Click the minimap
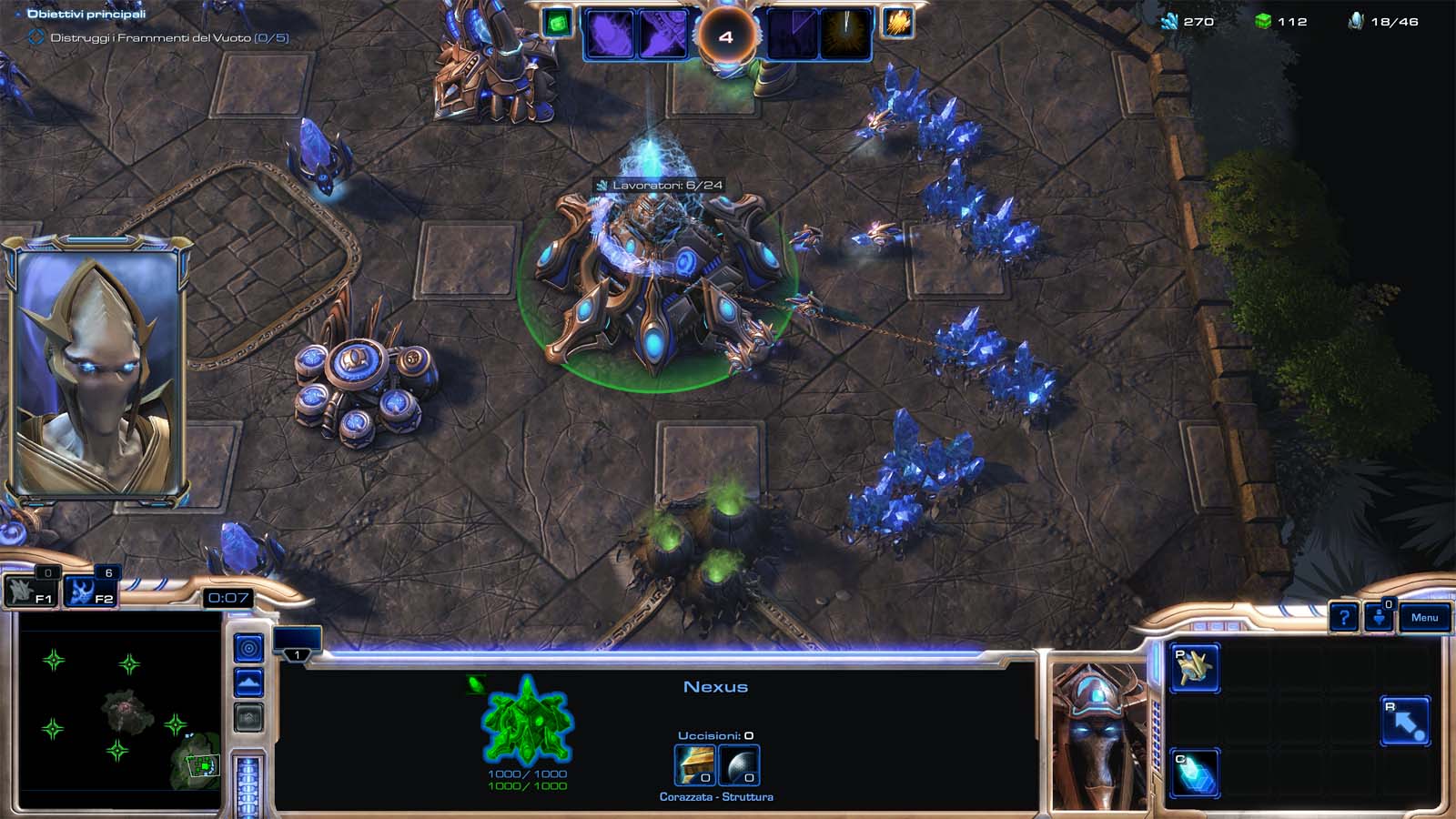 [118, 710]
